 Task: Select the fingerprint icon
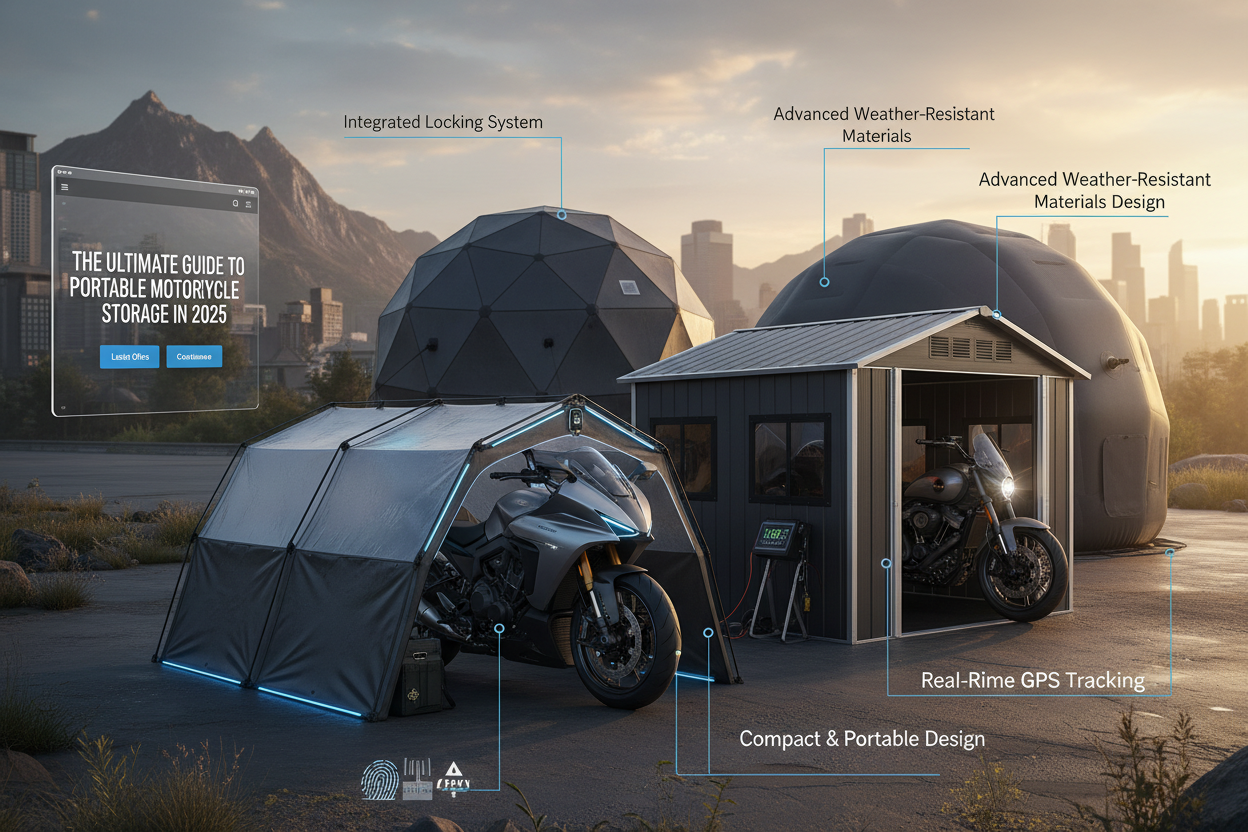pyautogui.click(x=379, y=780)
